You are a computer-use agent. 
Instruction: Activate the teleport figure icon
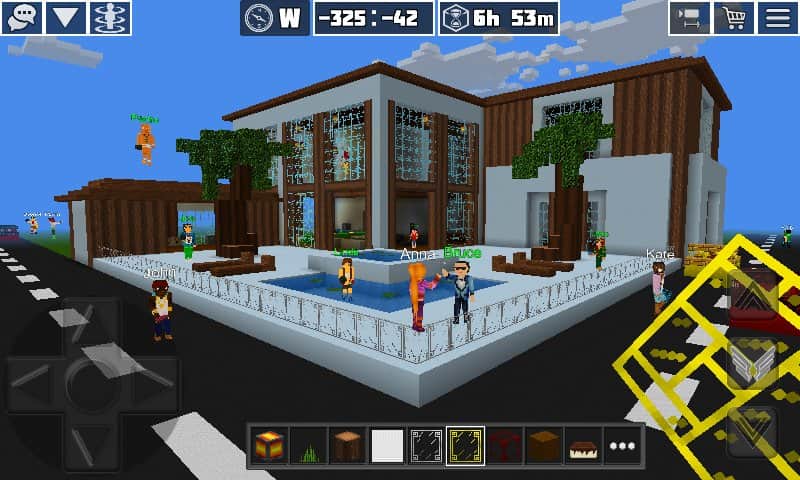(x=110, y=17)
